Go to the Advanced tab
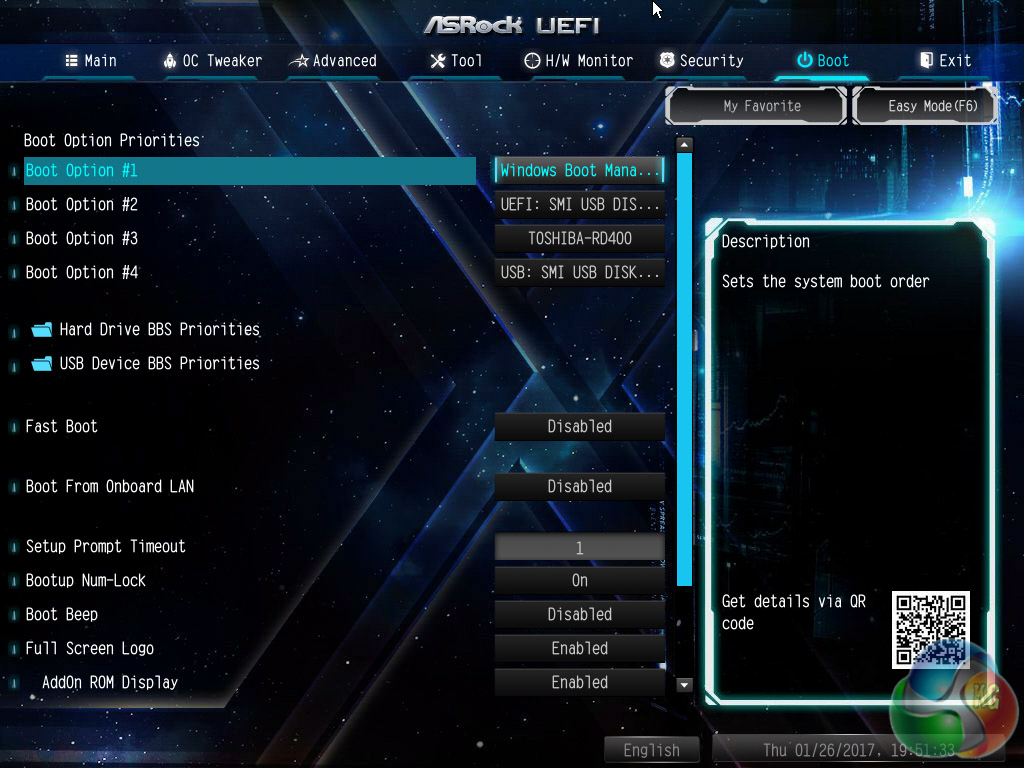Image resolution: width=1024 pixels, height=768 pixels. [333, 61]
